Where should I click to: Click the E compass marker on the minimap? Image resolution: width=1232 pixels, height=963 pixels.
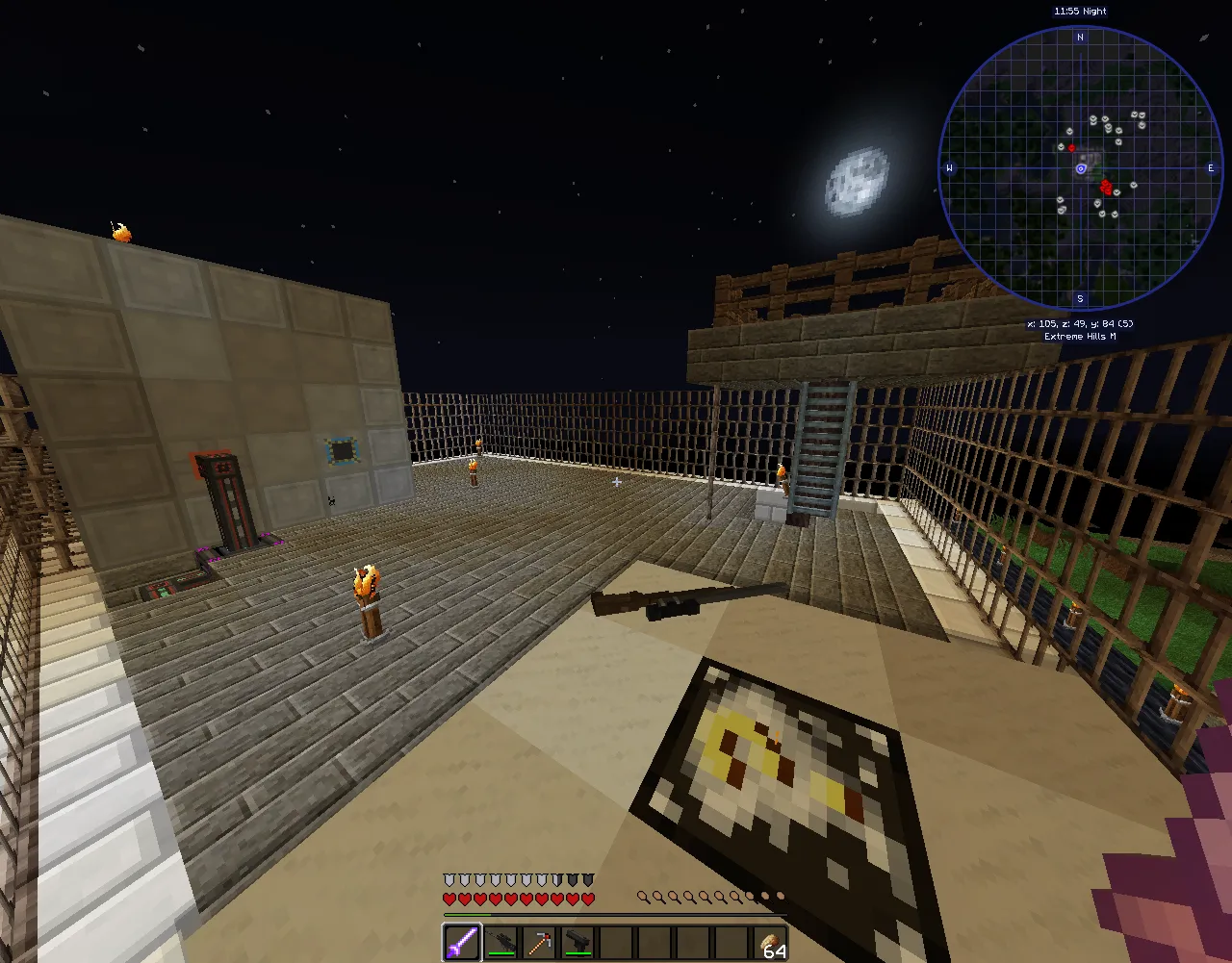[x=1211, y=166]
